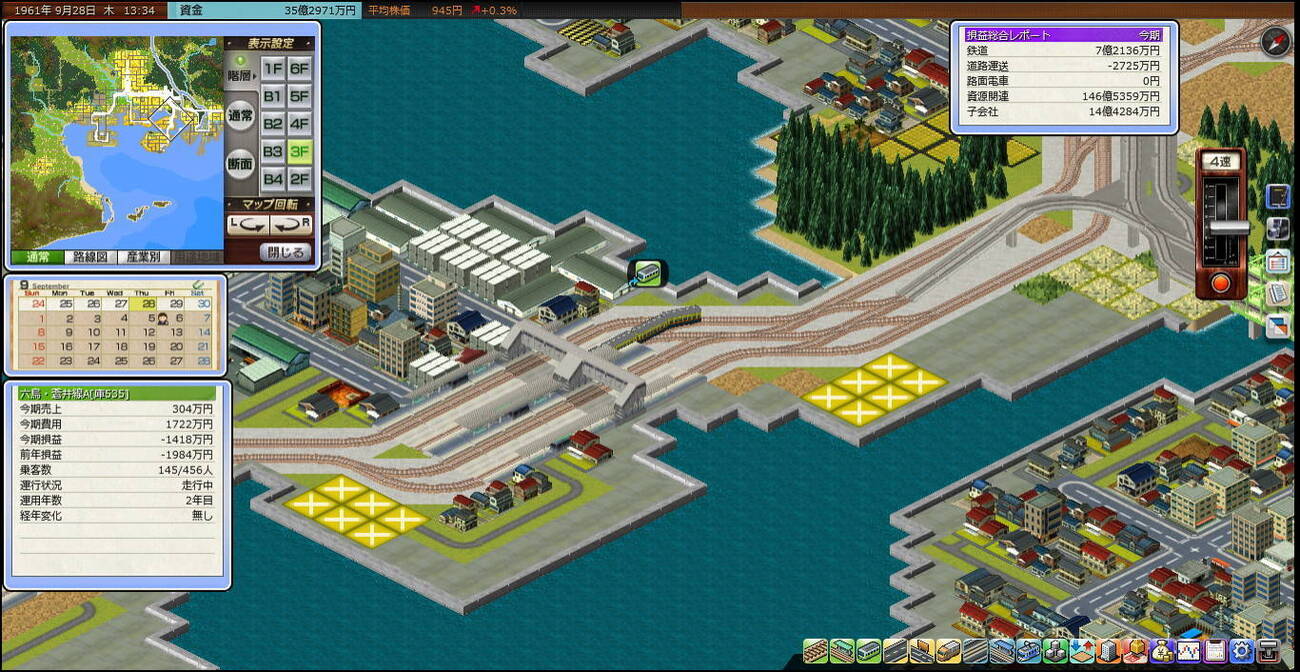Open the tram vehicle tool

point(1027,650)
